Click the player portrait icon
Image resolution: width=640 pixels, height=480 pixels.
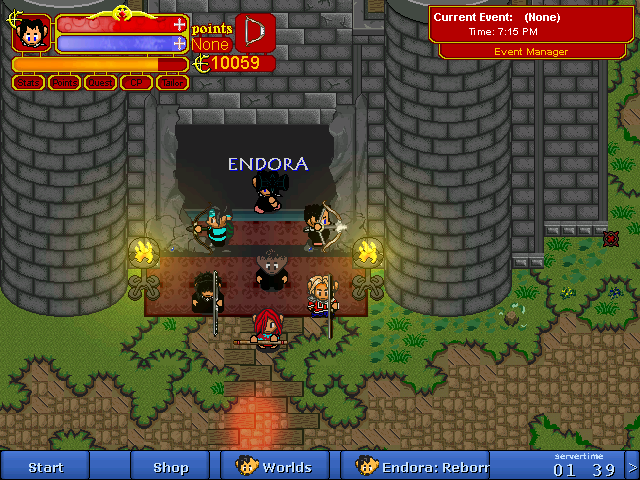pos(31,34)
